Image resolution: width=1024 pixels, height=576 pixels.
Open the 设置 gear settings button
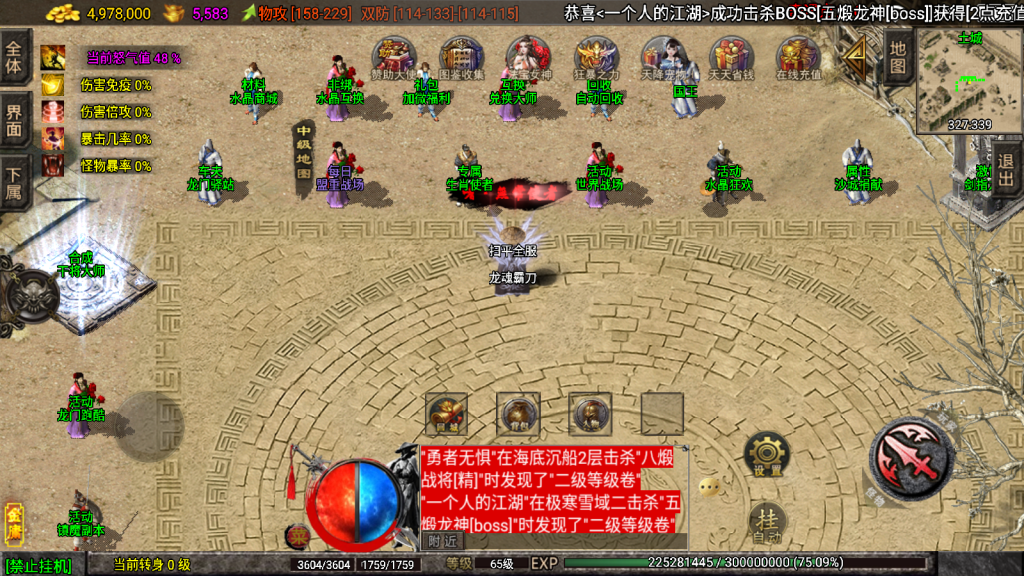(767, 455)
